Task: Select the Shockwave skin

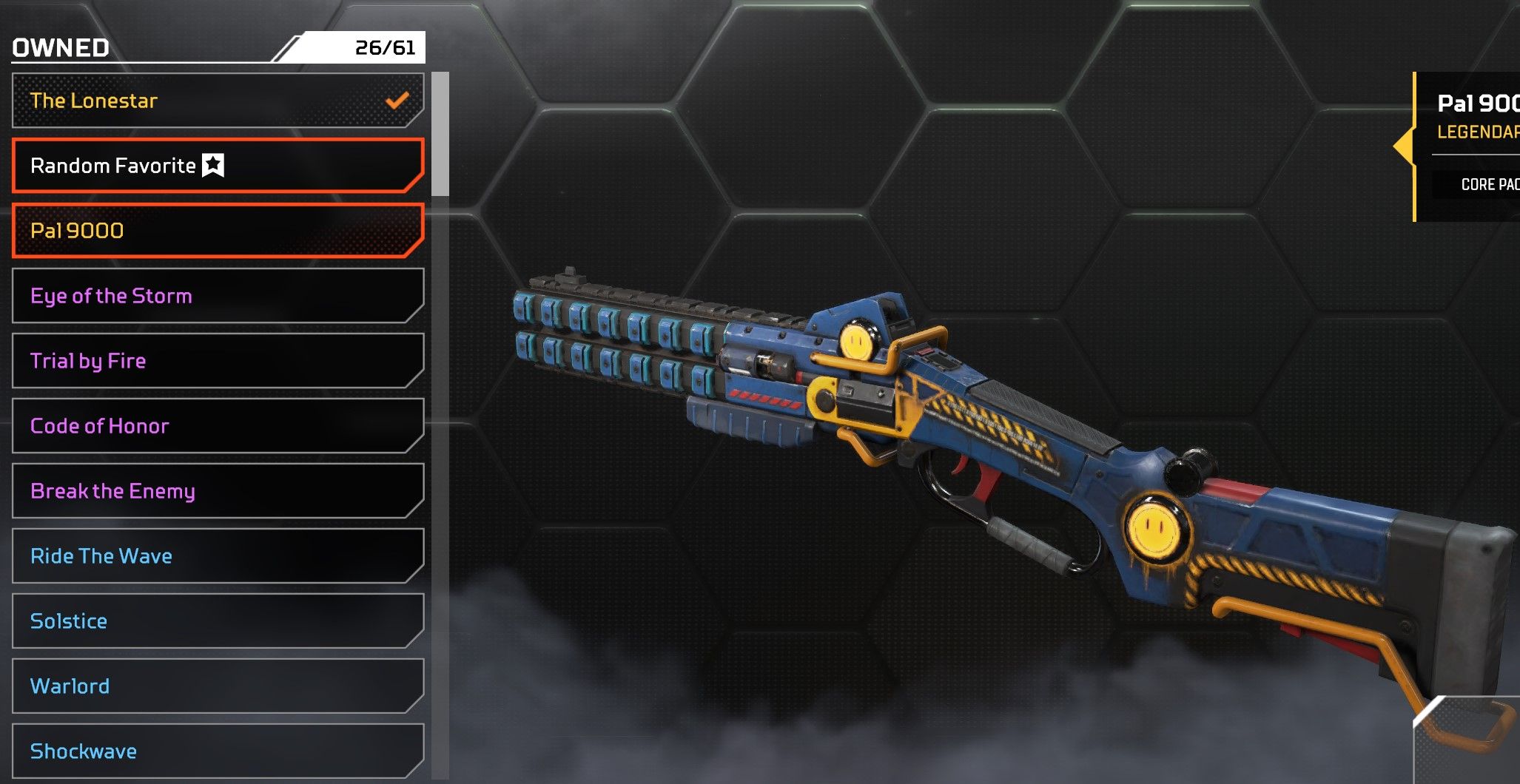Action: click(x=218, y=751)
